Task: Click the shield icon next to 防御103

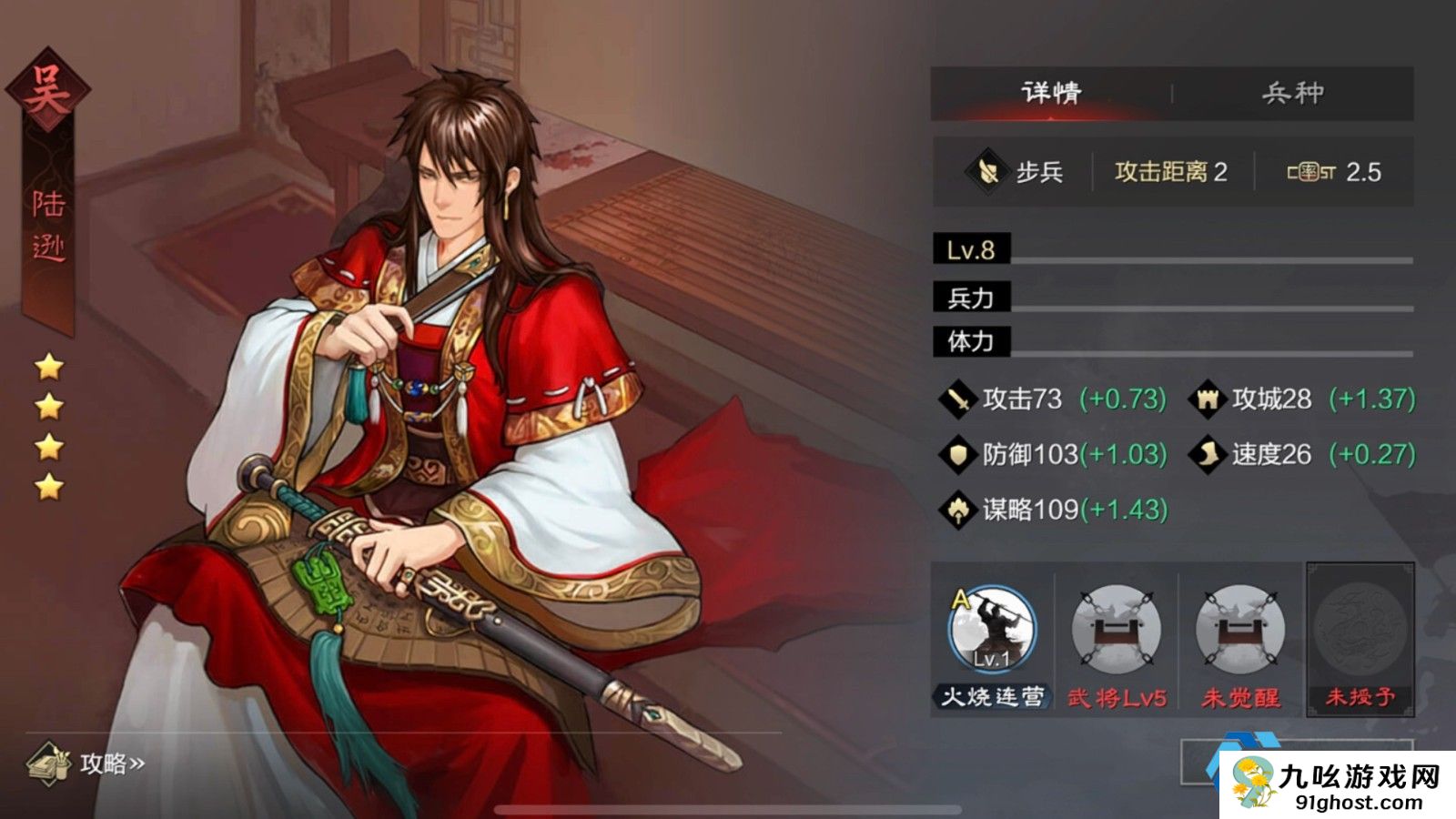Action: pos(957,452)
